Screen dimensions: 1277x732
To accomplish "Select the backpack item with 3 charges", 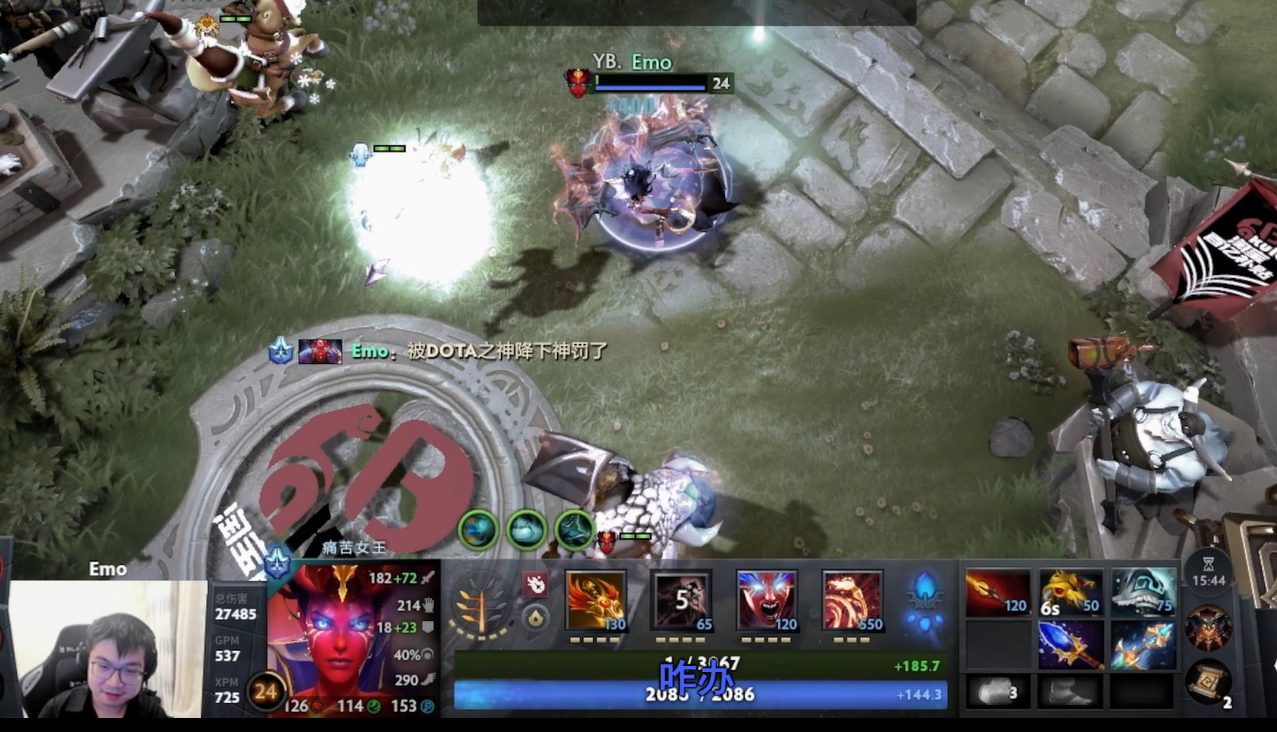I will [996, 691].
